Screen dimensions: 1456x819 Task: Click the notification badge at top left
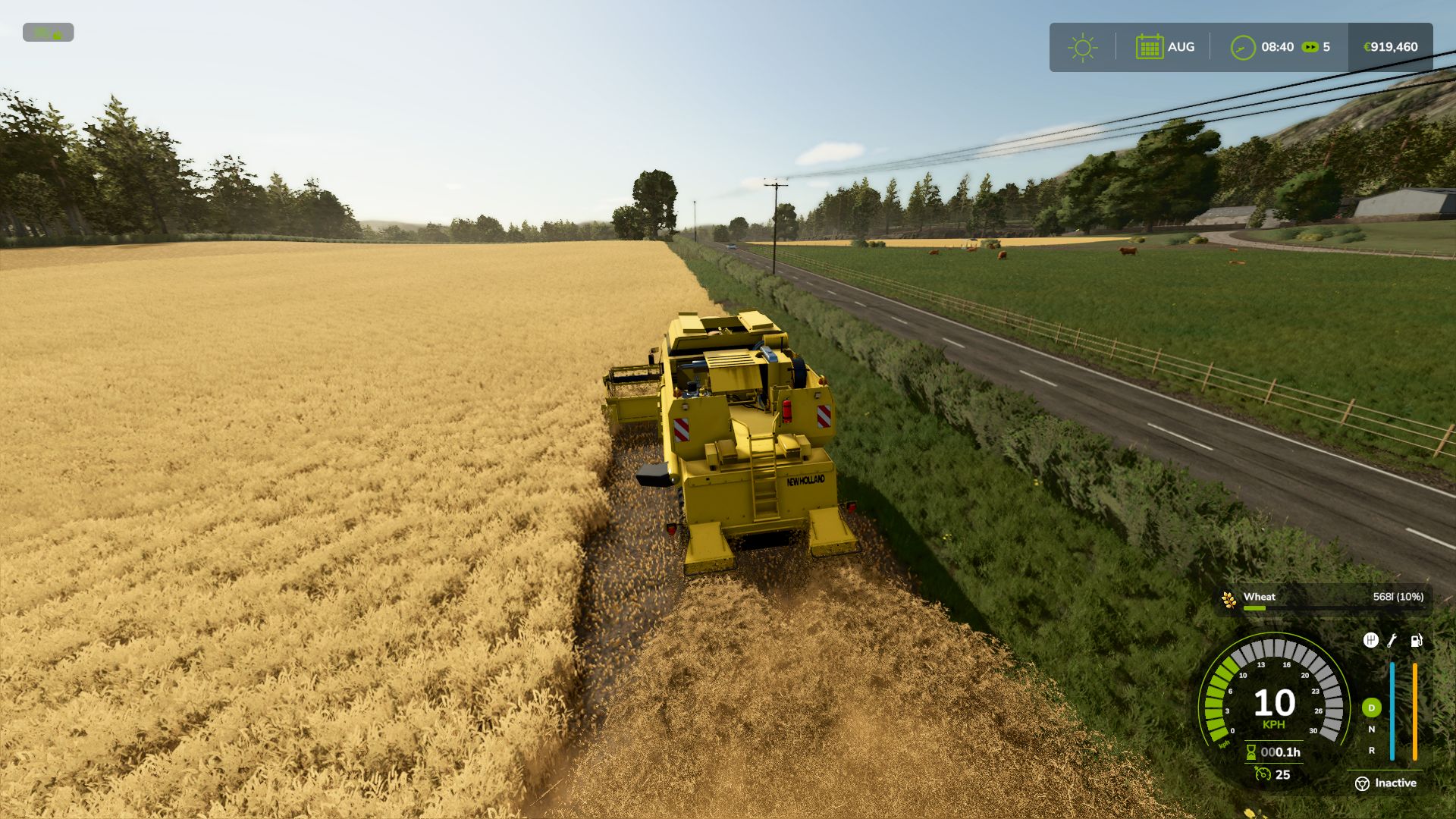49,33
